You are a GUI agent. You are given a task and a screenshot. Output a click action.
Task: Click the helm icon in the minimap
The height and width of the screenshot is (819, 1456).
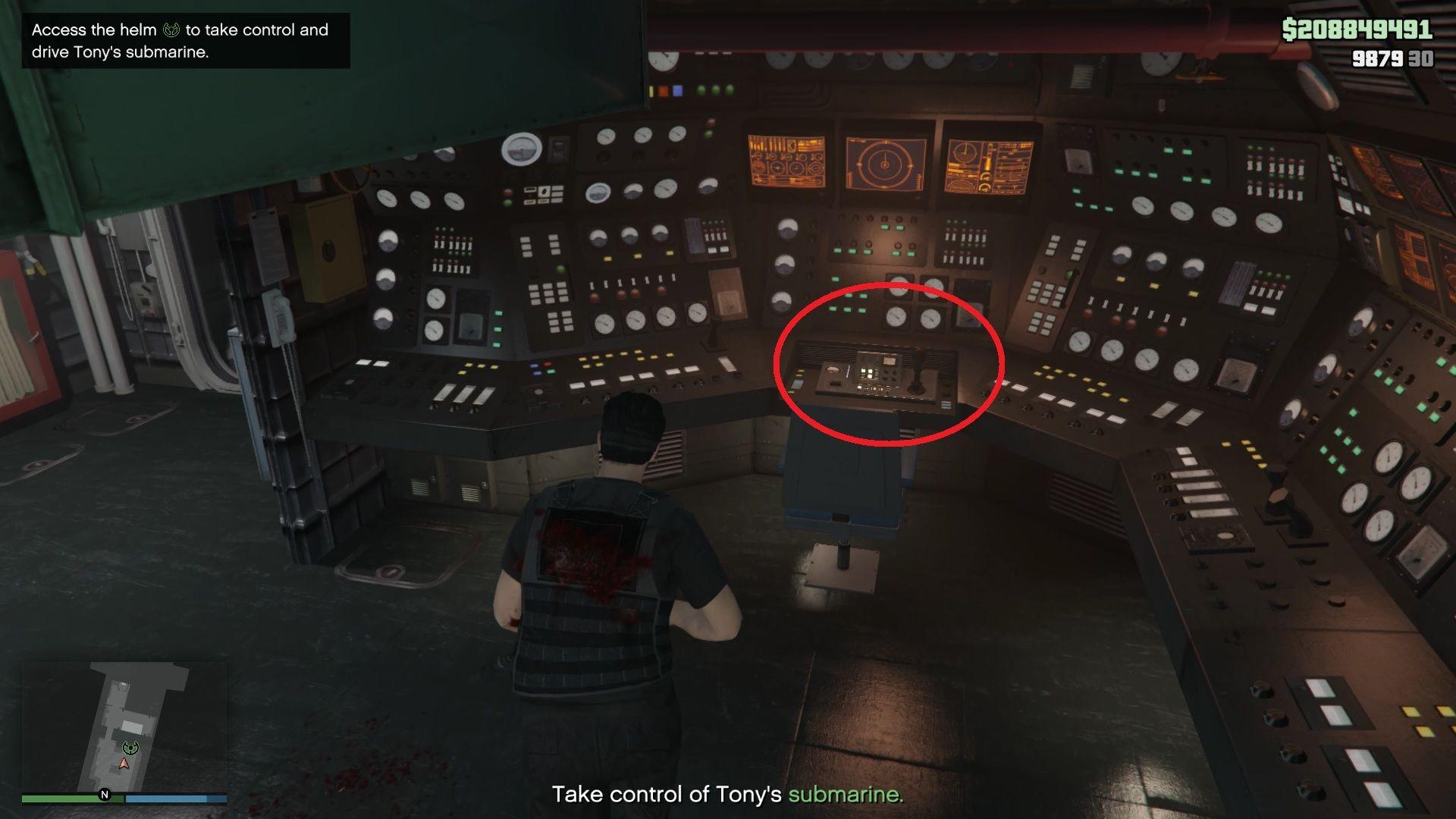130,748
